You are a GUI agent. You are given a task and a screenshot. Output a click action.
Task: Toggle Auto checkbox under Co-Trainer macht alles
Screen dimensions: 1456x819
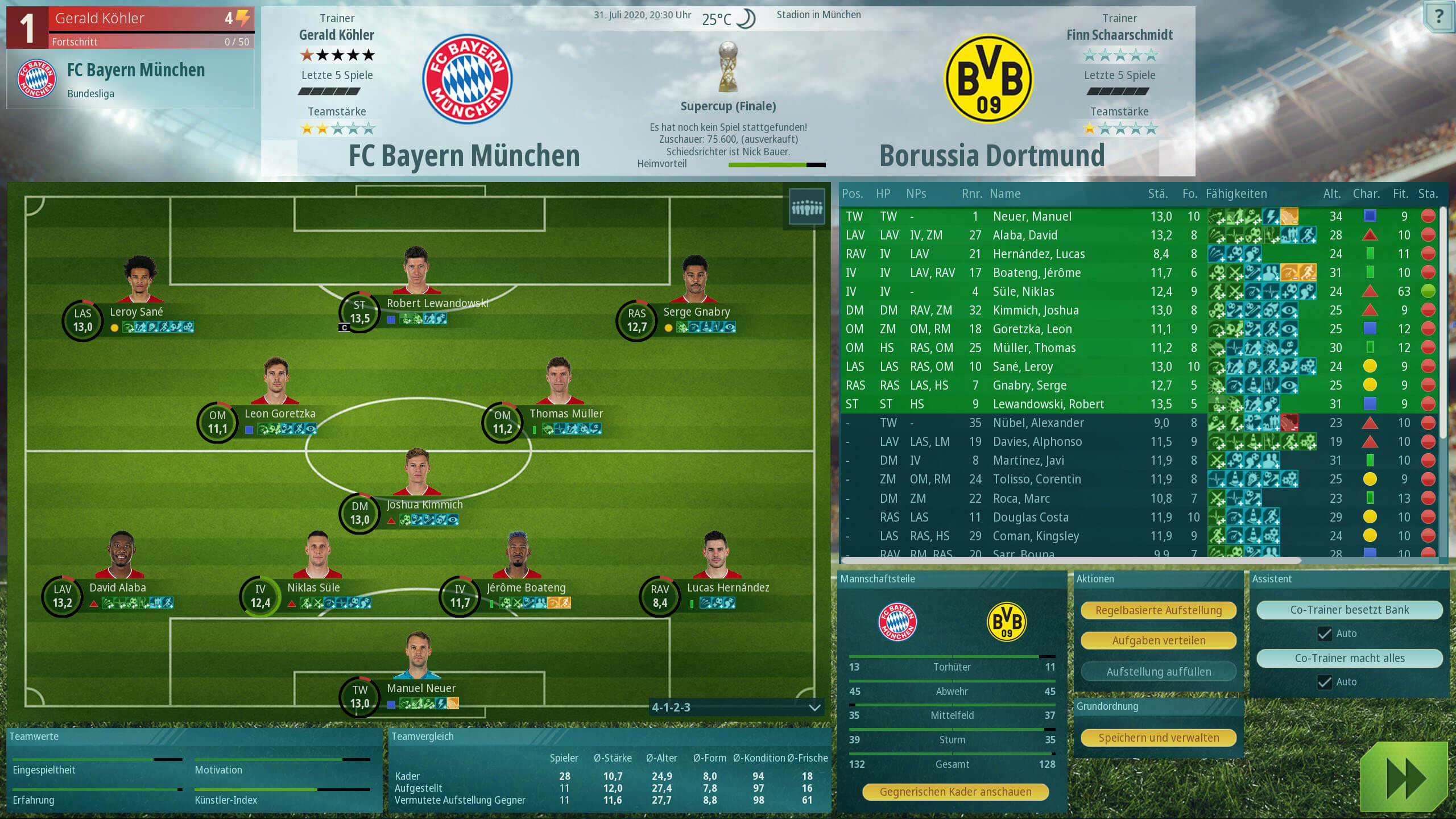click(x=1325, y=682)
